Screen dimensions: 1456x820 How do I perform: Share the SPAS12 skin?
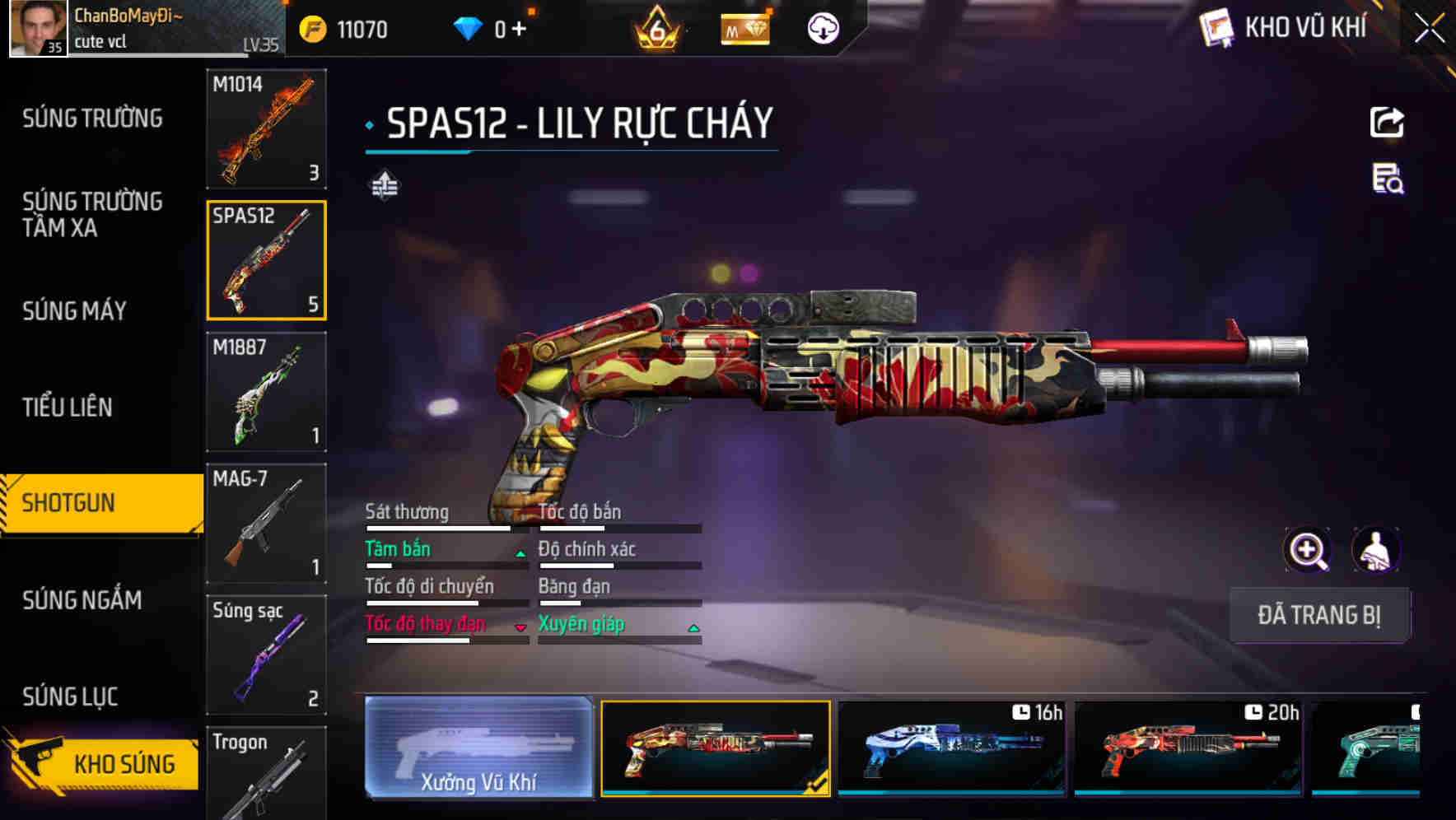click(x=1387, y=123)
